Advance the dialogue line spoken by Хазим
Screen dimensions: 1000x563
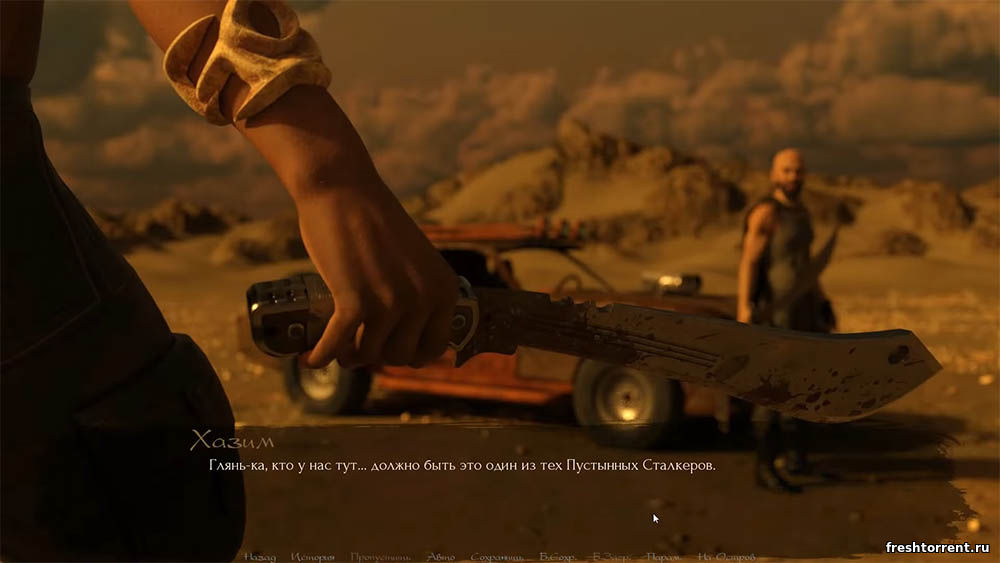coord(461,466)
